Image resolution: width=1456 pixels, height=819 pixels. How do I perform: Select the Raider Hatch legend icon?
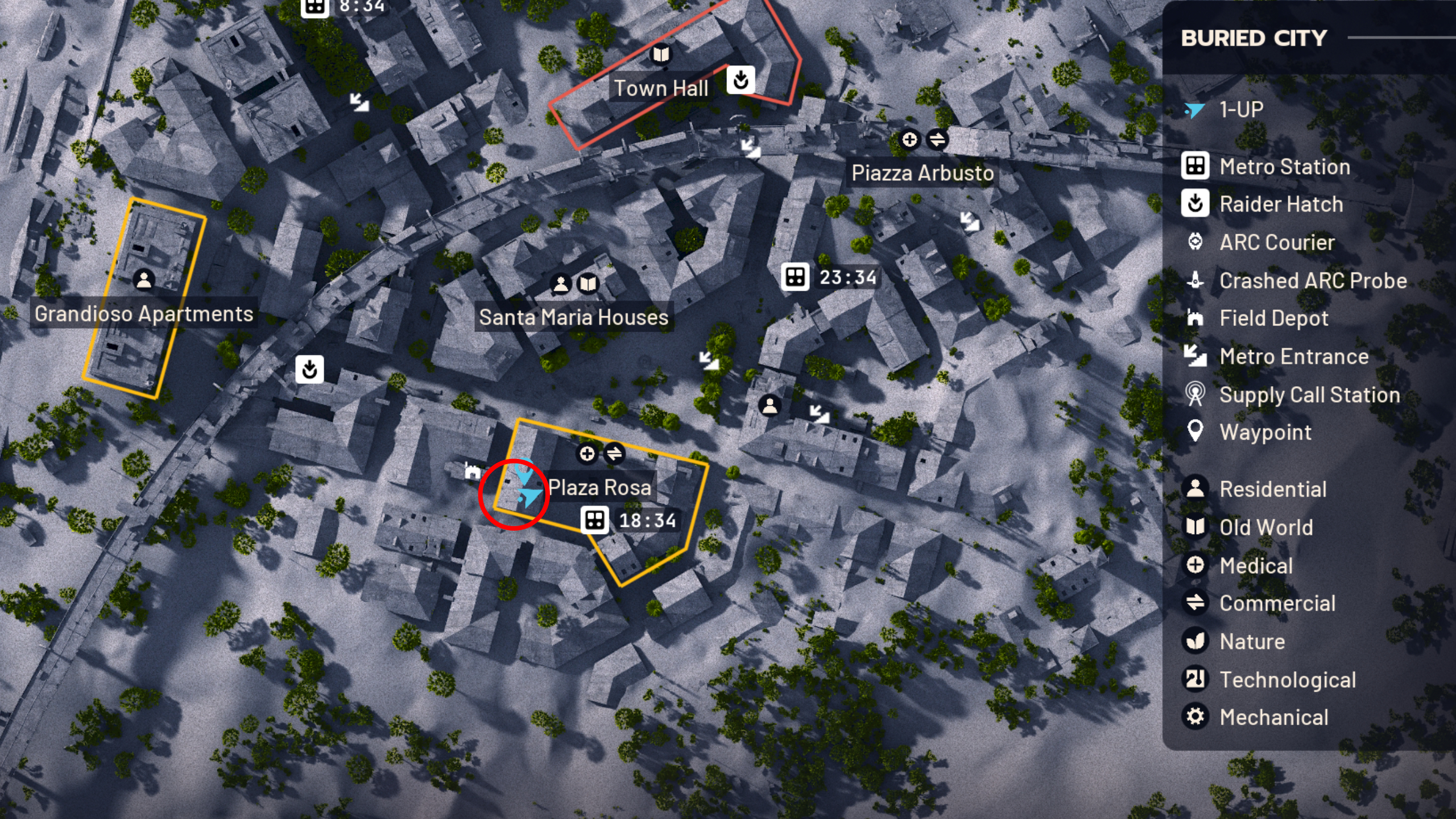(x=1196, y=204)
